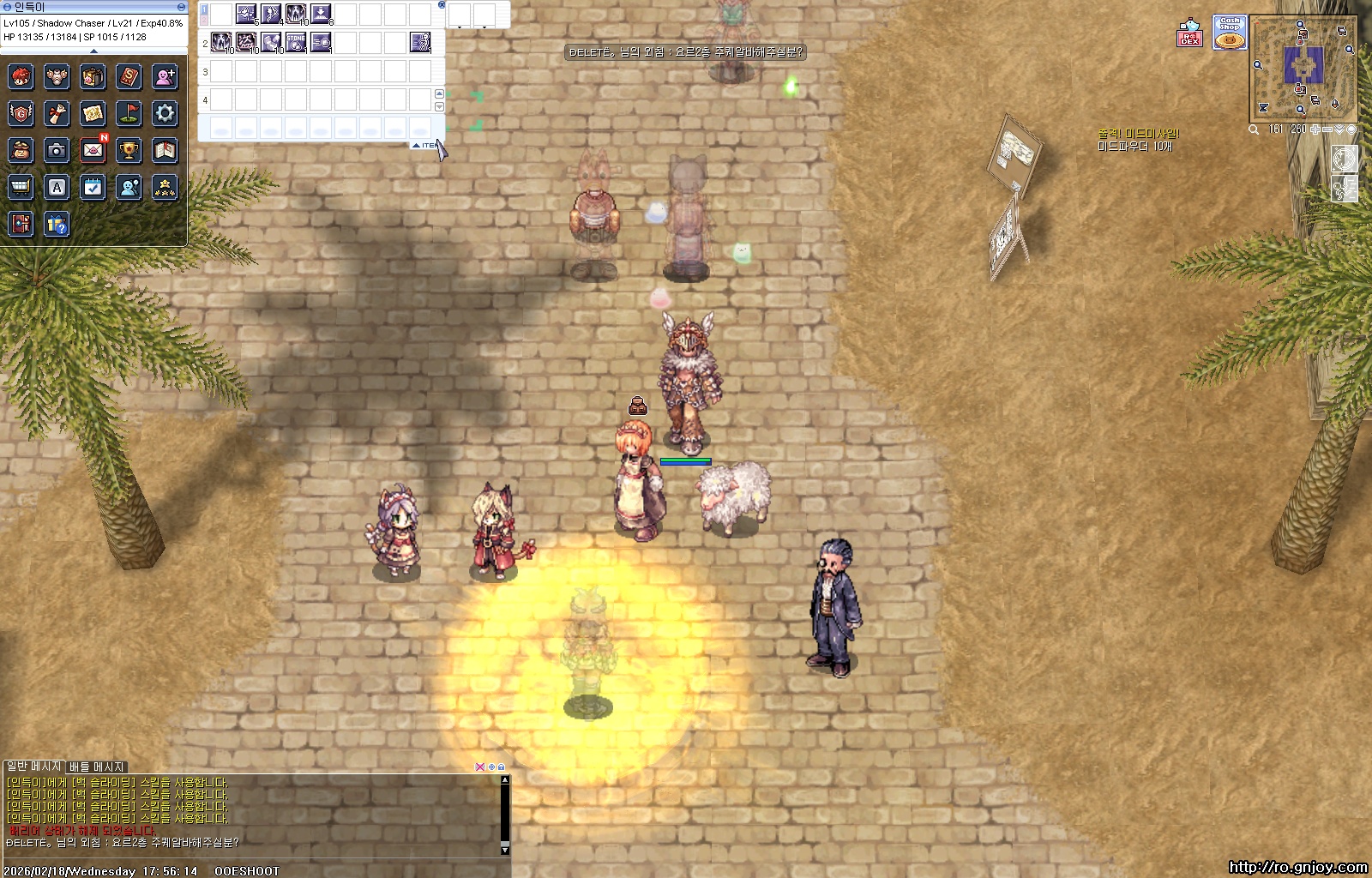1372x878 pixels.
Task: Open the shopping cart icon
Action: [21, 187]
